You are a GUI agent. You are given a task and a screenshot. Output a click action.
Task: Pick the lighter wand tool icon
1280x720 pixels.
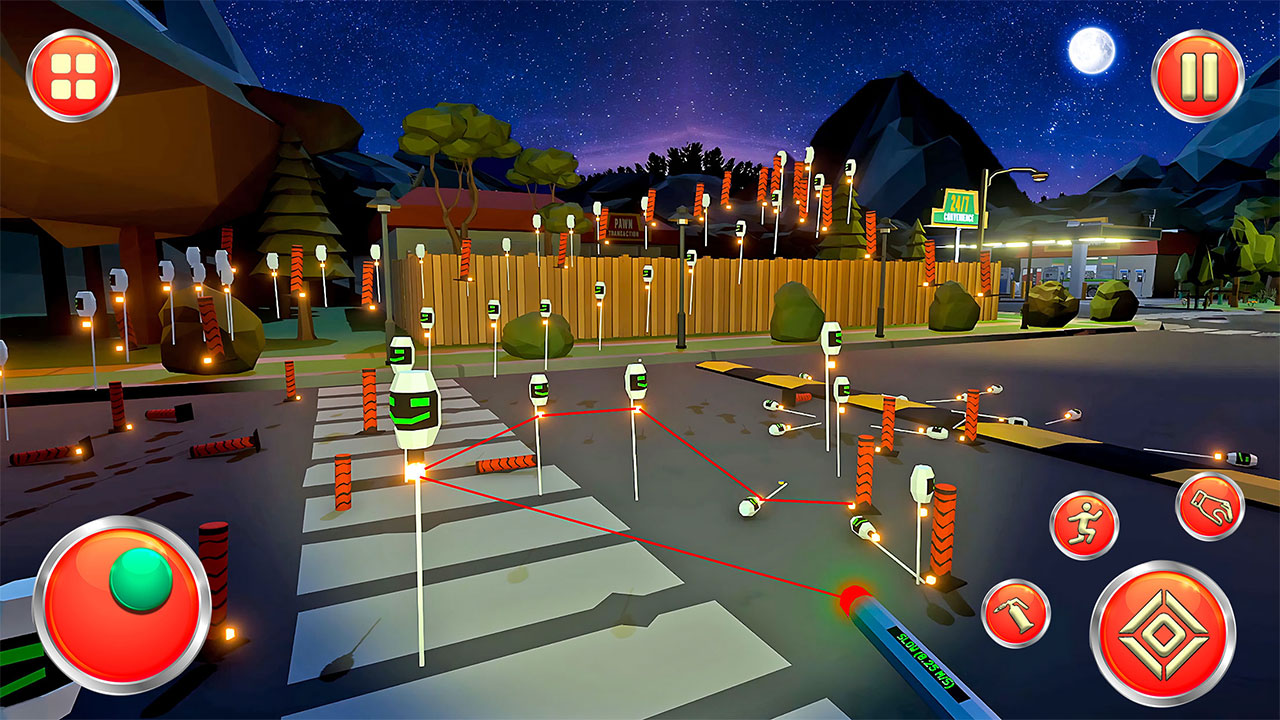coord(1019,612)
